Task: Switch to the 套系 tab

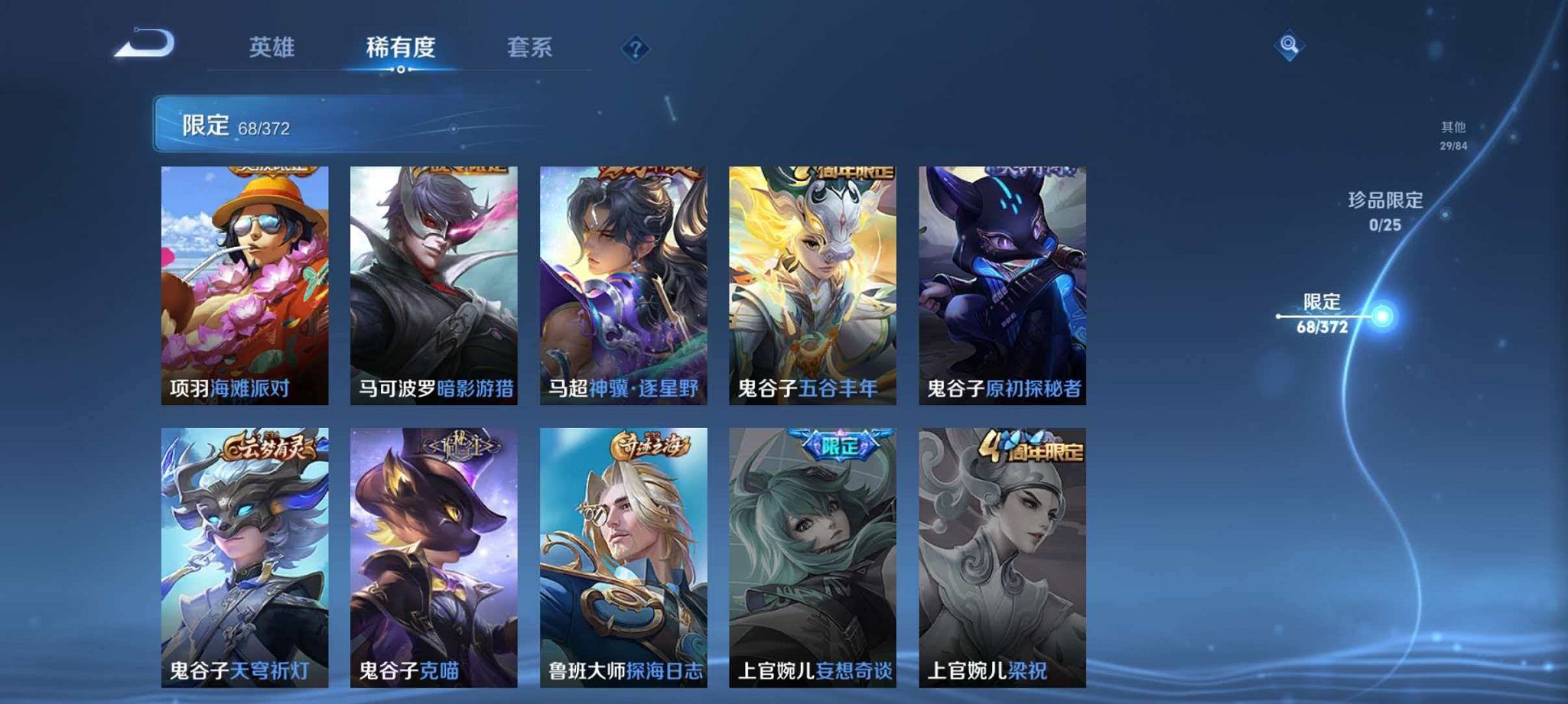Action: tap(531, 46)
